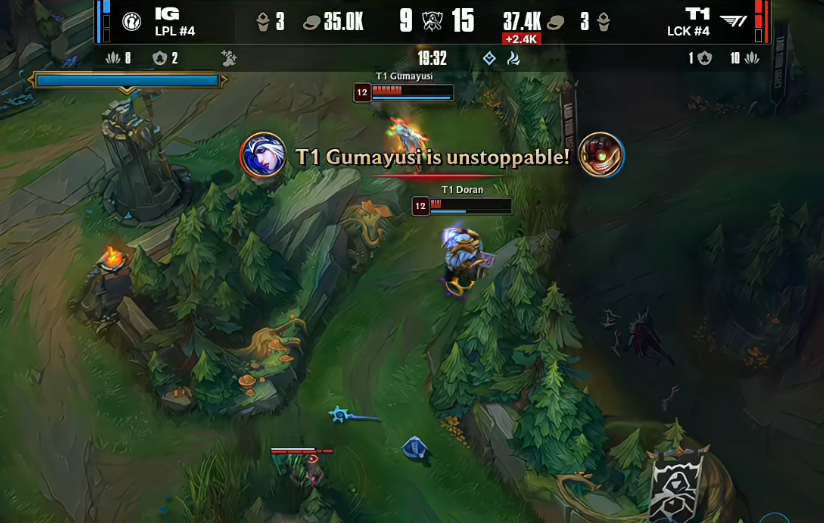The width and height of the screenshot is (824, 523).
Task: Click the T1 team logo
Action: coord(733,21)
